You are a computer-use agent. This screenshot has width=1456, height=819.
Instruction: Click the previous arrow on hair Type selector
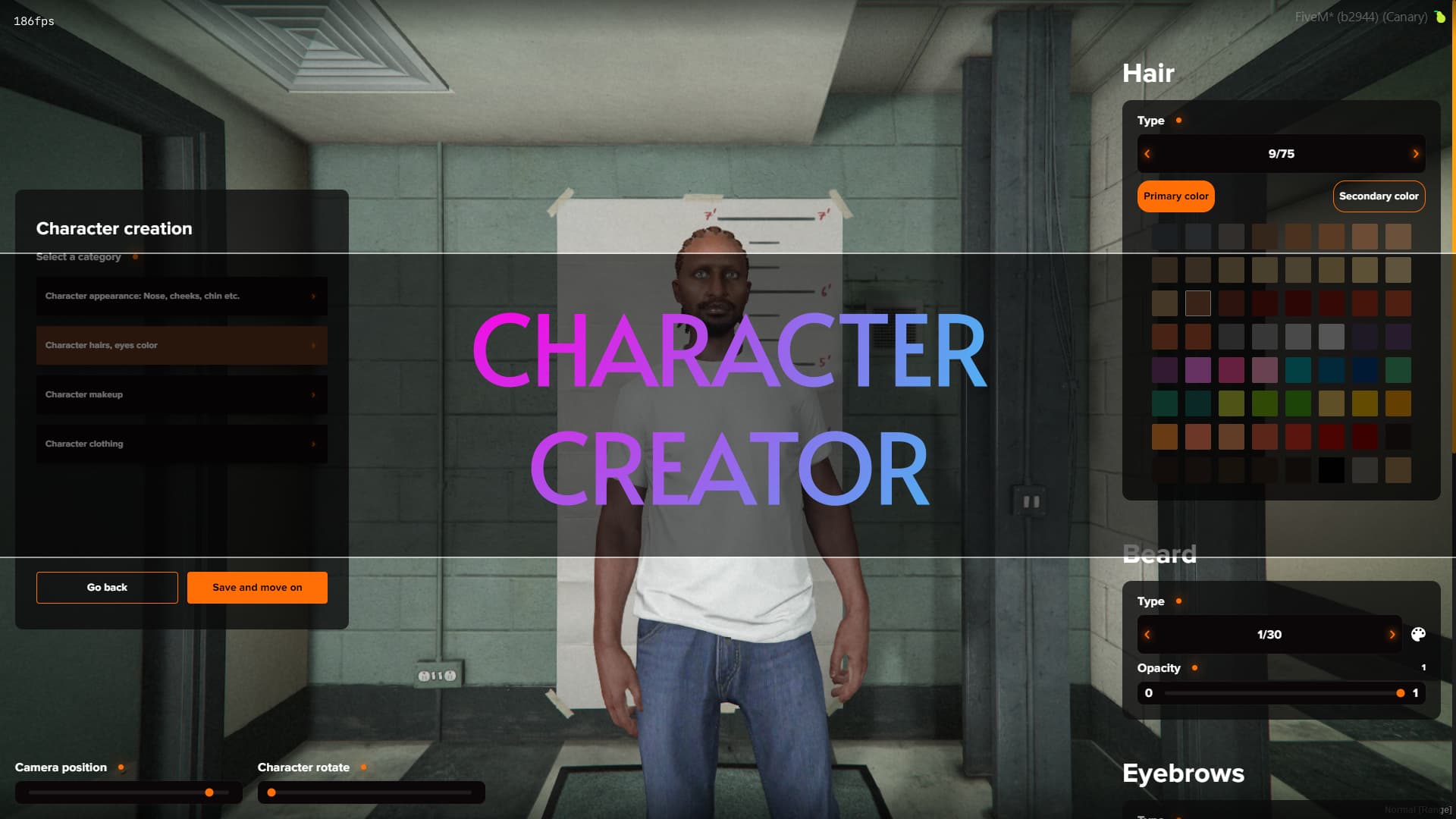point(1147,154)
